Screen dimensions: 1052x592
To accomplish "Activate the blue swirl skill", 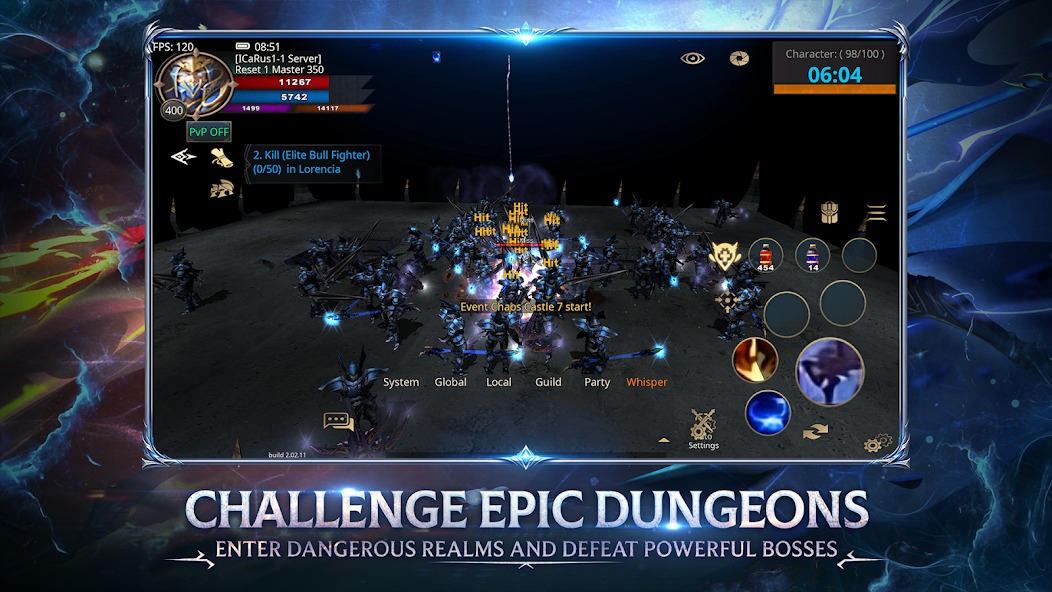I will point(767,412).
